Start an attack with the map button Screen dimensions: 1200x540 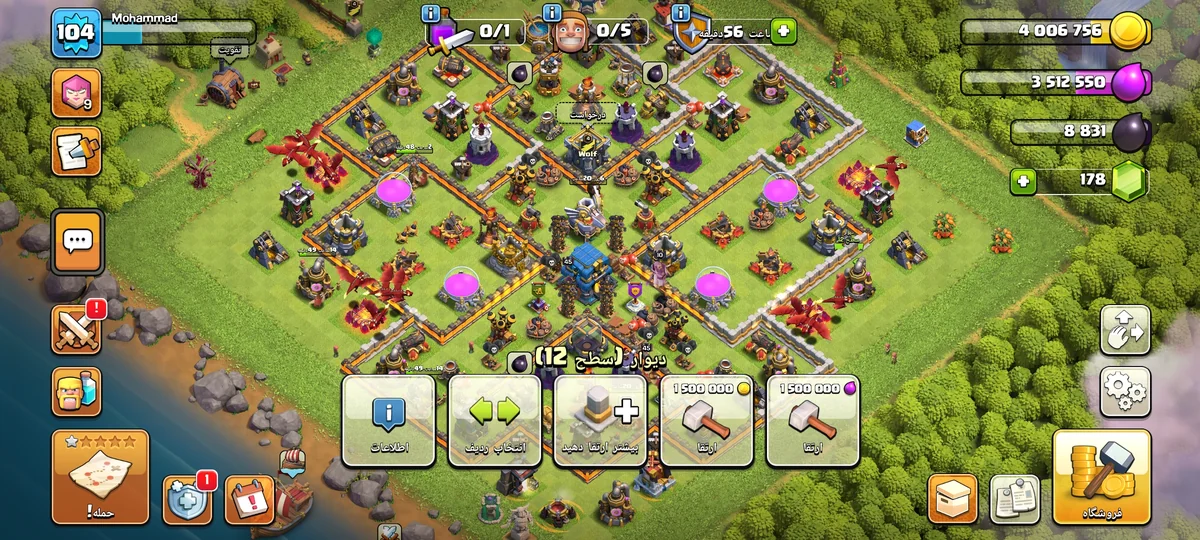tap(100, 478)
